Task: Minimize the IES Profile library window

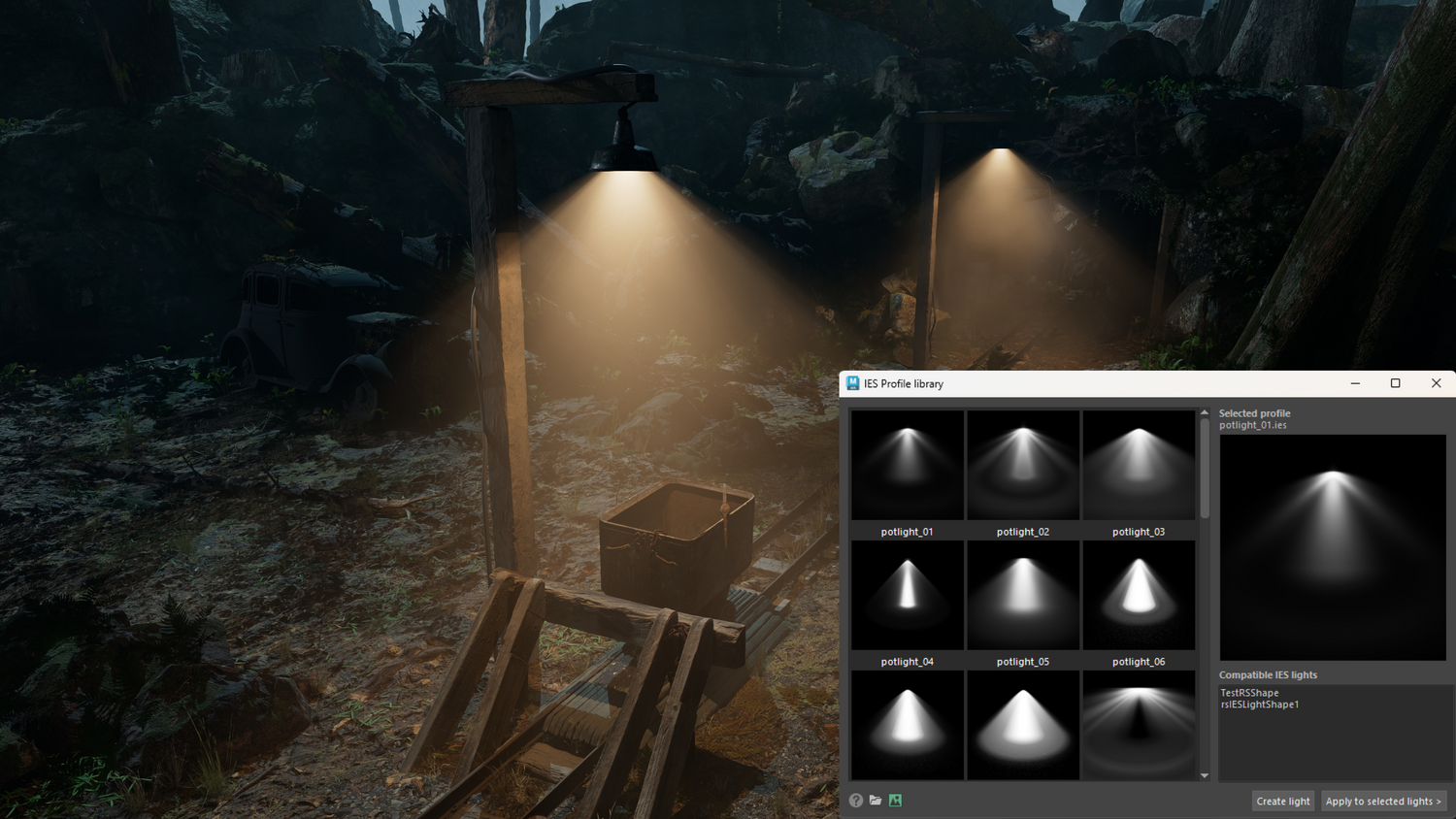Action: (1355, 383)
